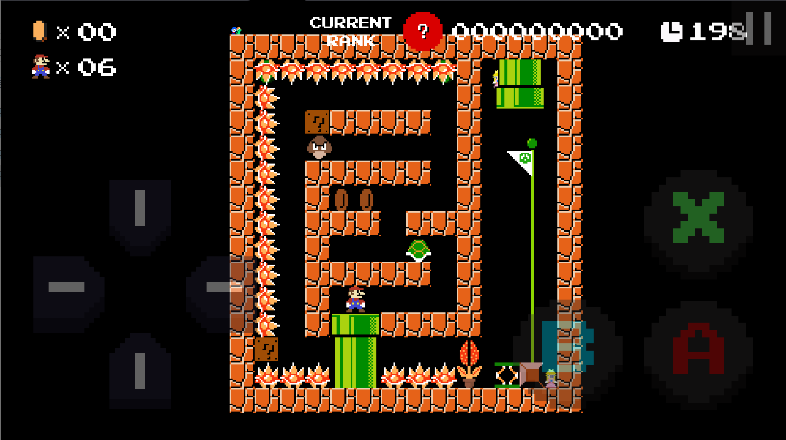Tap the red A touch button
786x440 pixels.
pyautogui.click(x=697, y=350)
